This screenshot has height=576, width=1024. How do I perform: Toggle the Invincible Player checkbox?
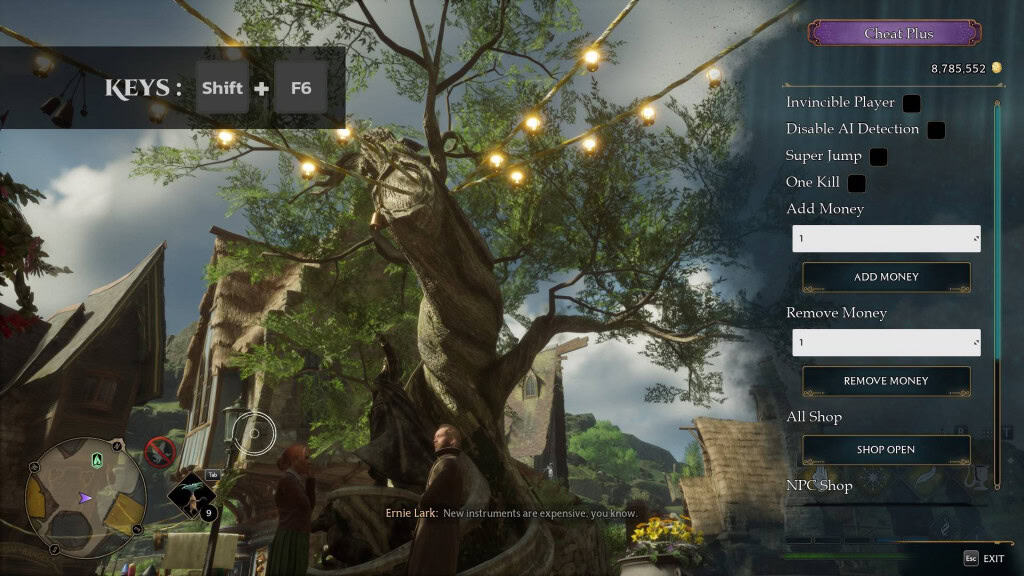tap(911, 103)
